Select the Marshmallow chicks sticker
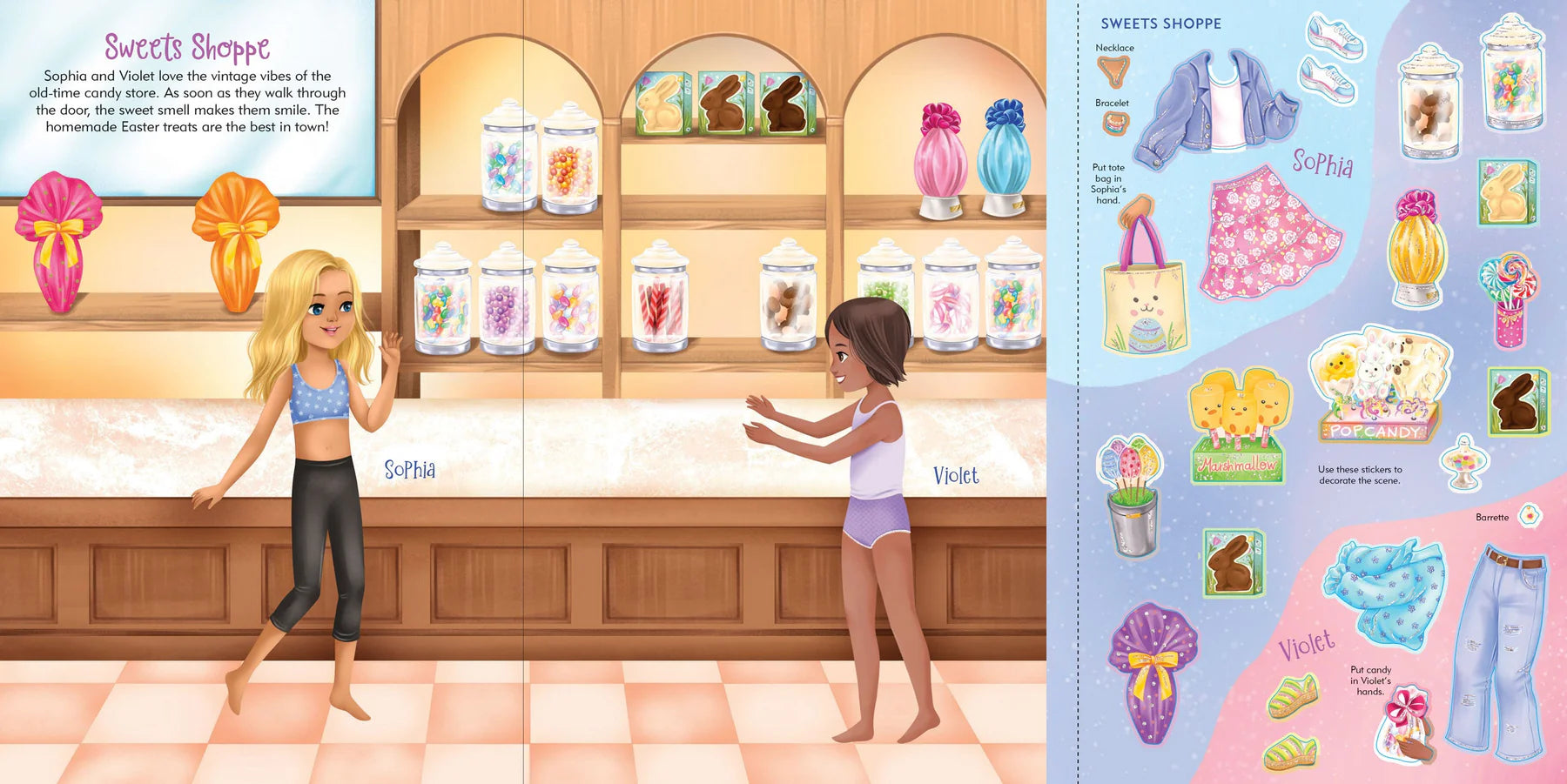Image resolution: width=1567 pixels, height=784 pixels. 1239,426
